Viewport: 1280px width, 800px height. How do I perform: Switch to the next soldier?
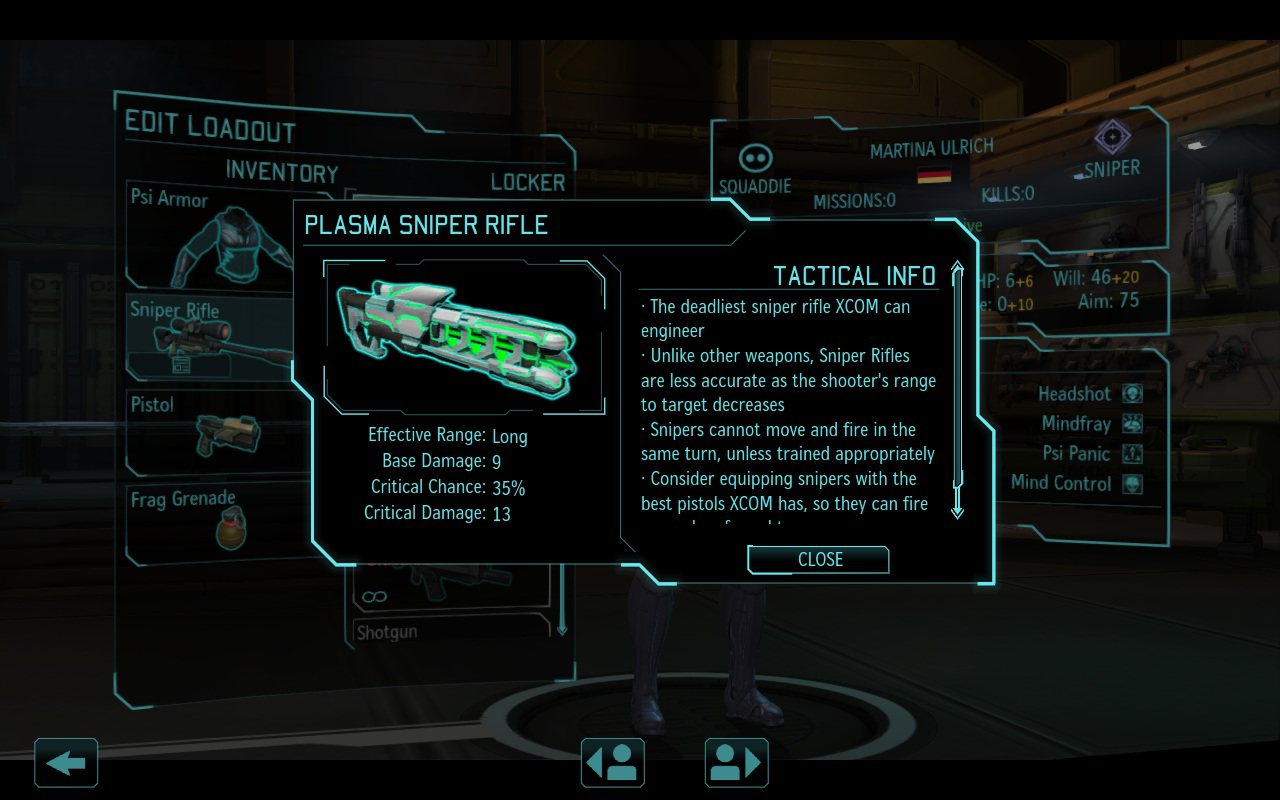point(737,763)
